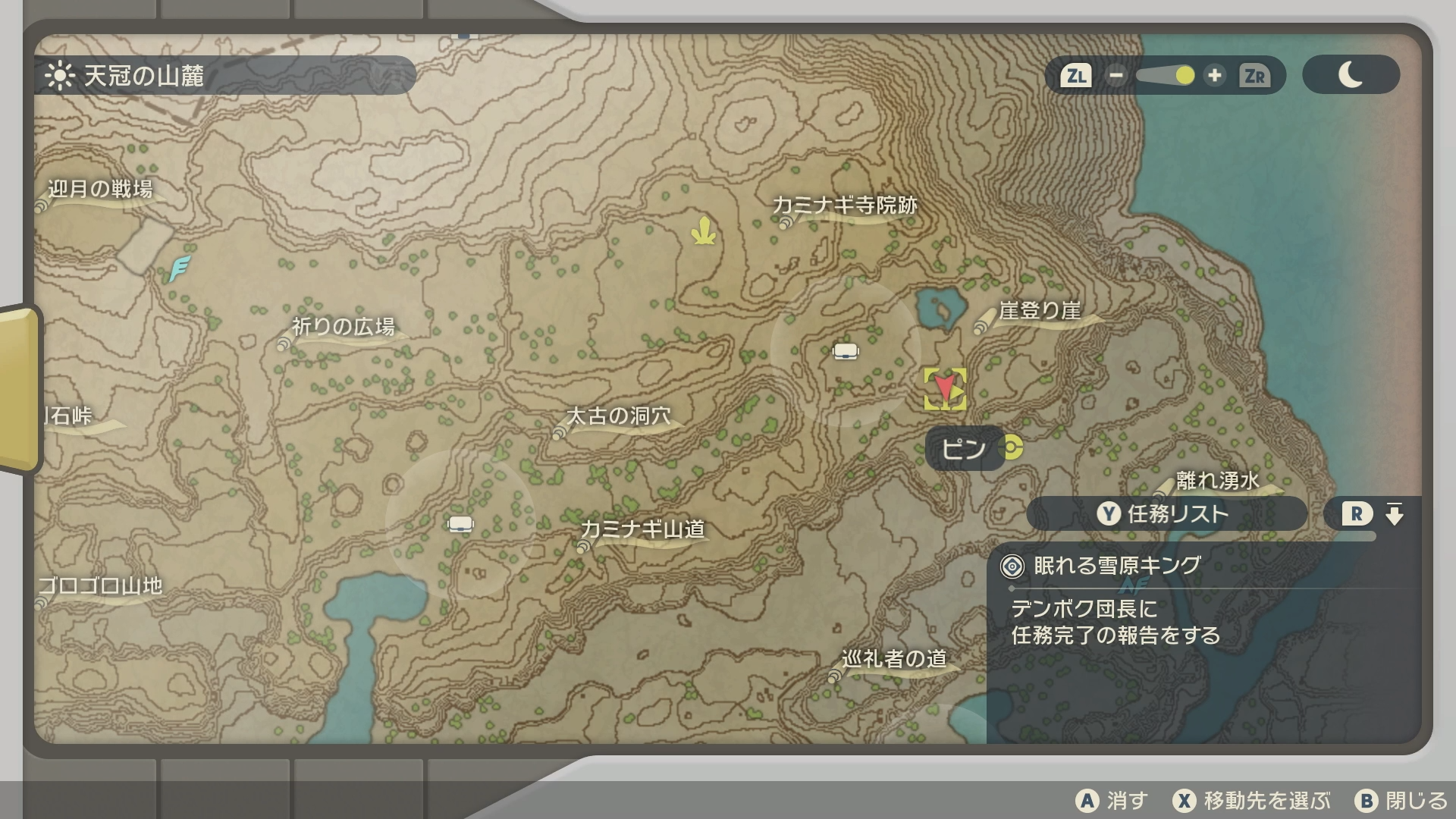Image resolution: width=1456 pixels, height=819 pixels.
Task: Click the red player cursor marker
Action: coord(944,388)
